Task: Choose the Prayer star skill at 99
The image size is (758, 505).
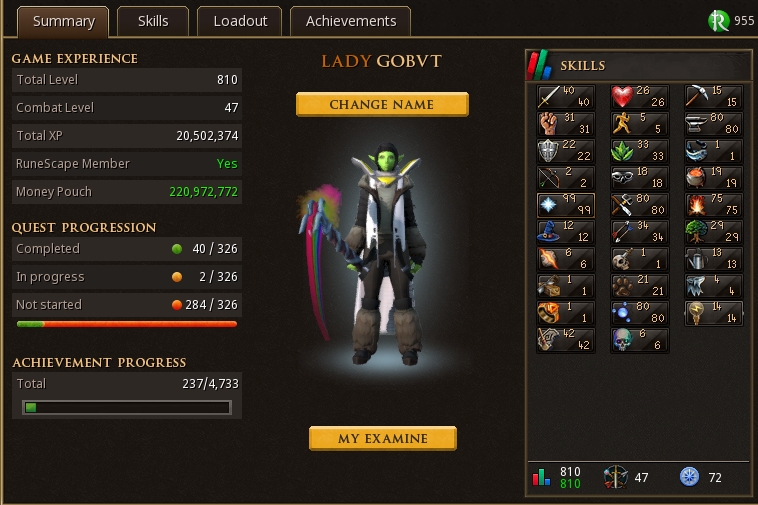Action: click(565, 206)
